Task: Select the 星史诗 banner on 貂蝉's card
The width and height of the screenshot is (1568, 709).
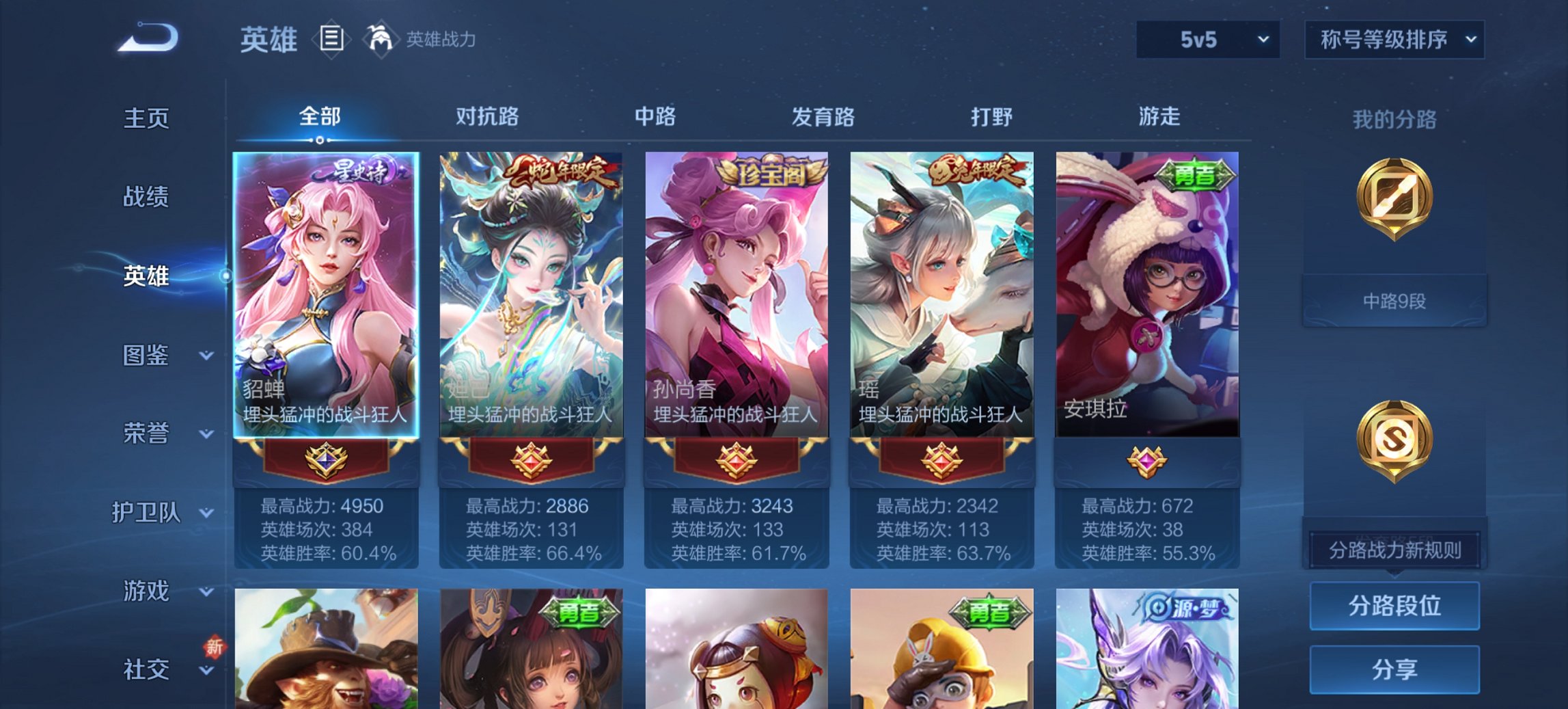Action: (x=355, y=170)
